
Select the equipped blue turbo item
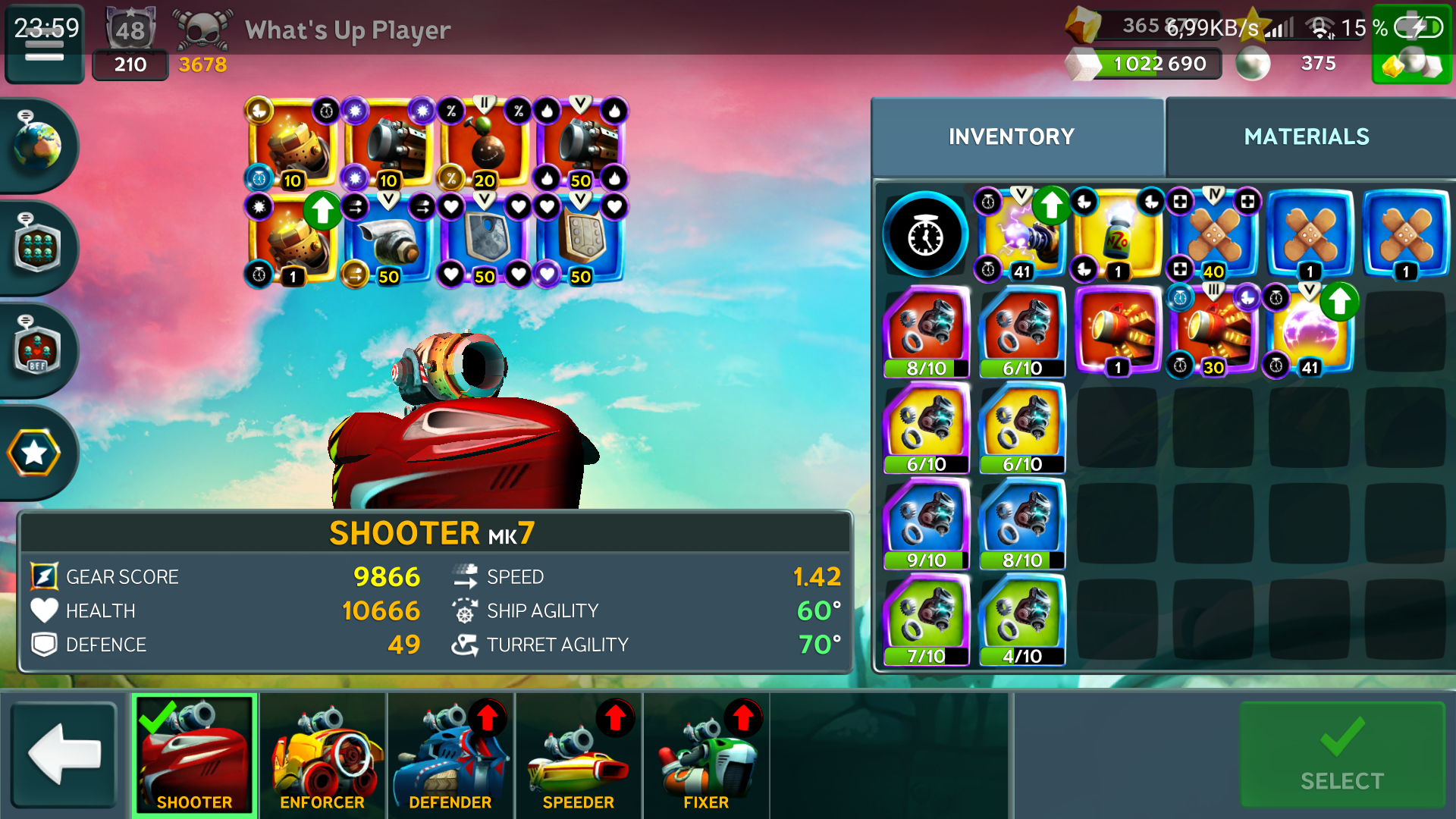(x=388, y=240)
